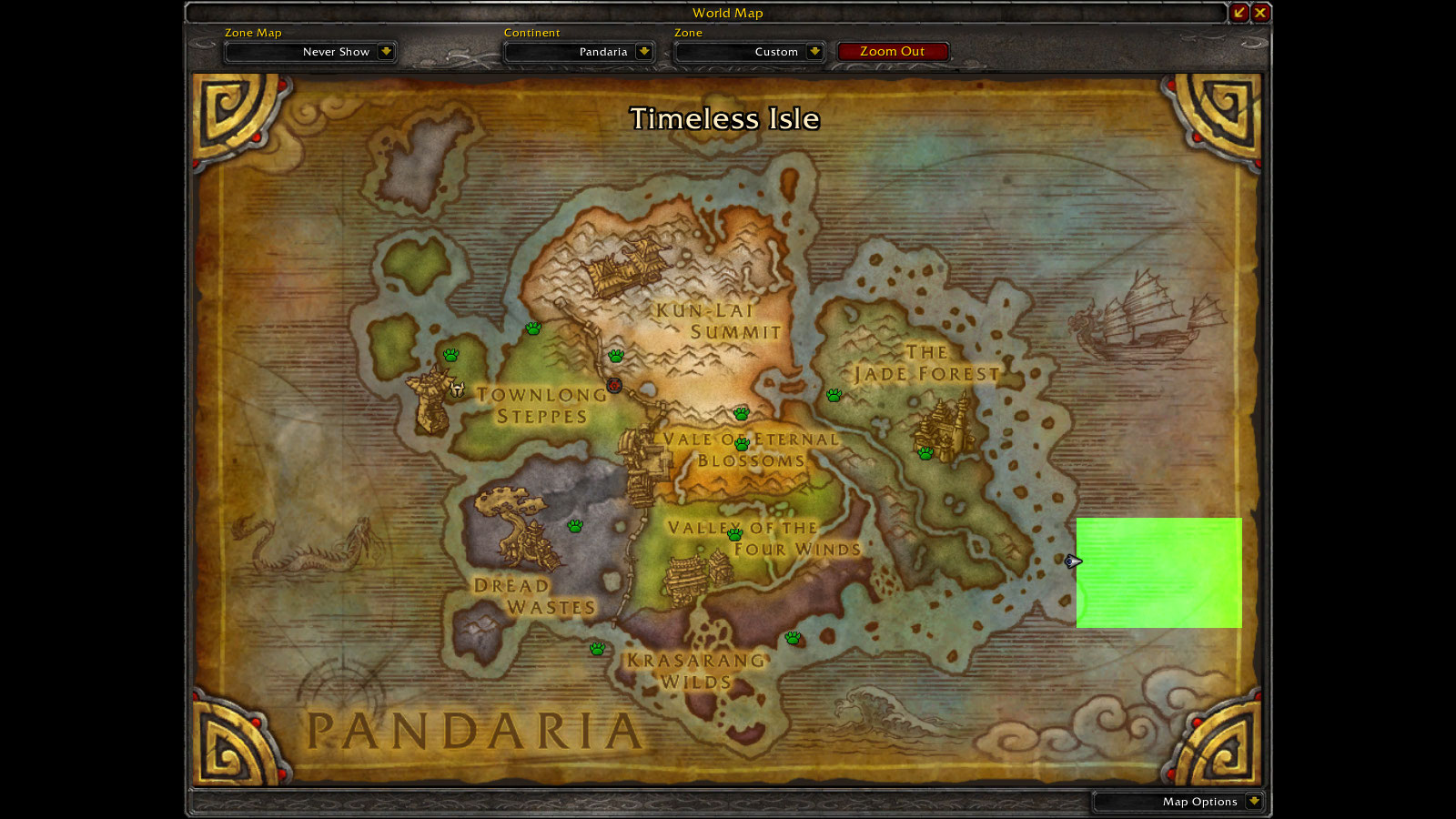Click the green highlighted Timeless Isle area

tap(1160, 573)
